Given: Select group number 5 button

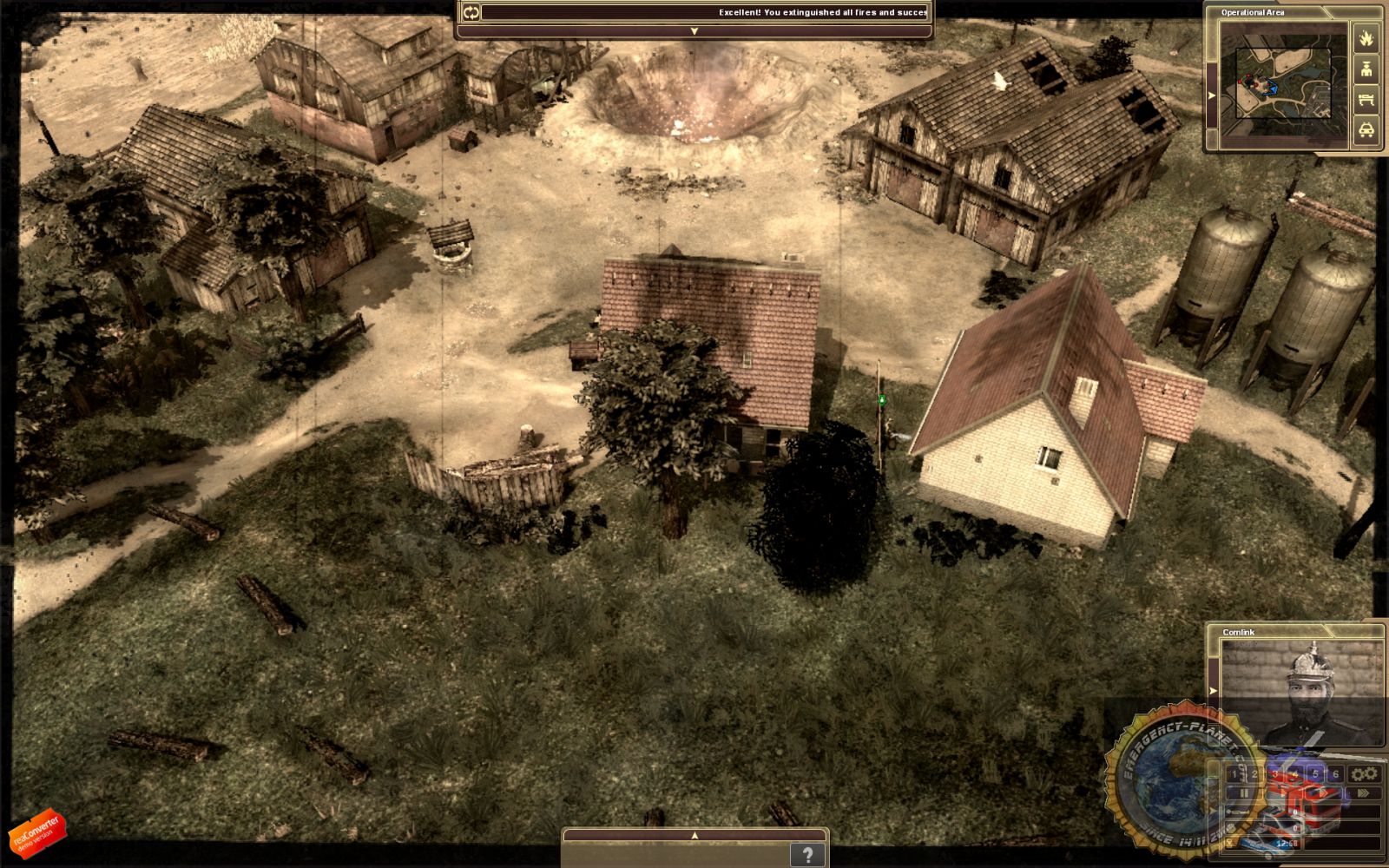Looking at the screenshot, I should coord(1315,774).
